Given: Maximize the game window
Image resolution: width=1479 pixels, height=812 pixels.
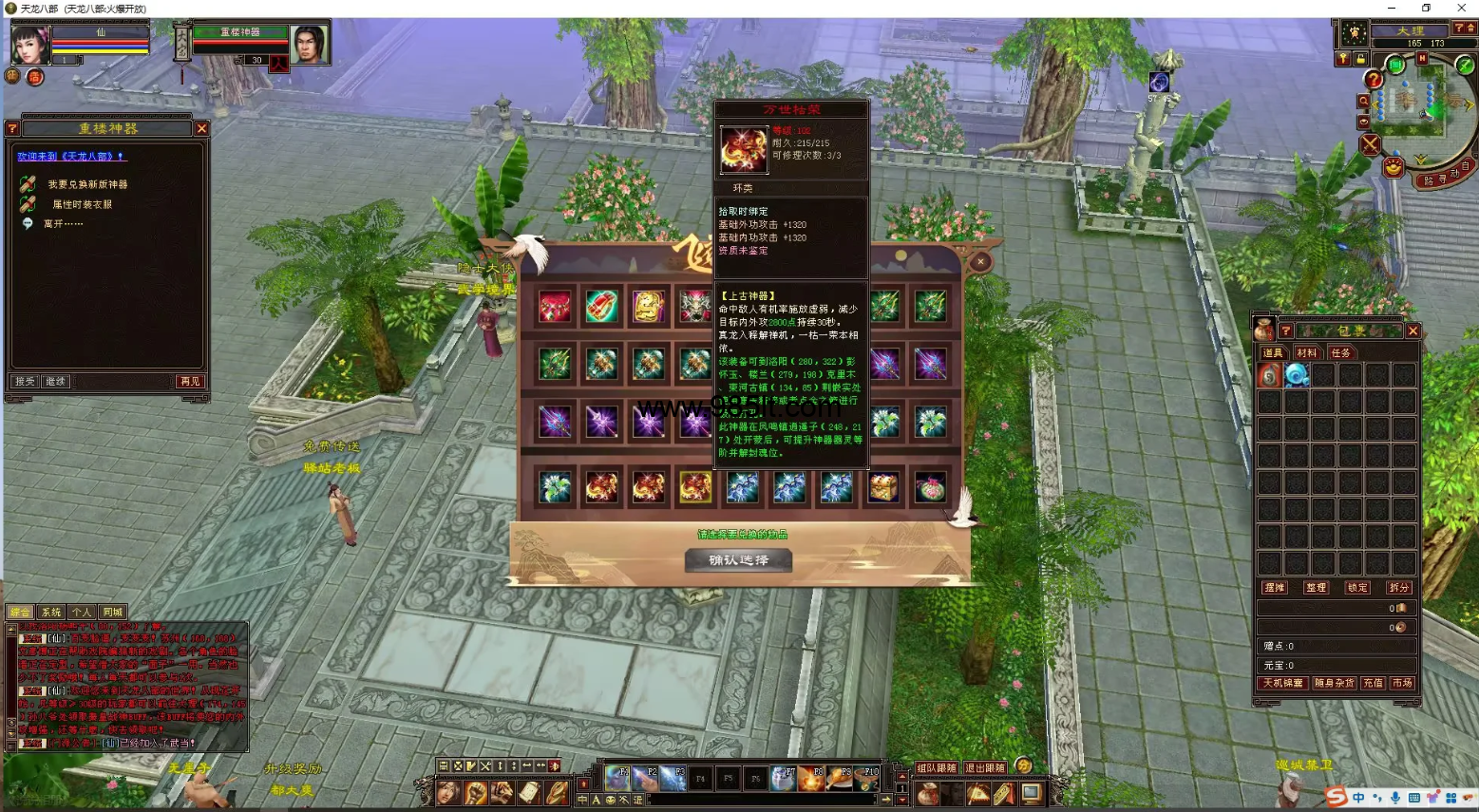Looking at the screenshot, I should coord(1426,9).
